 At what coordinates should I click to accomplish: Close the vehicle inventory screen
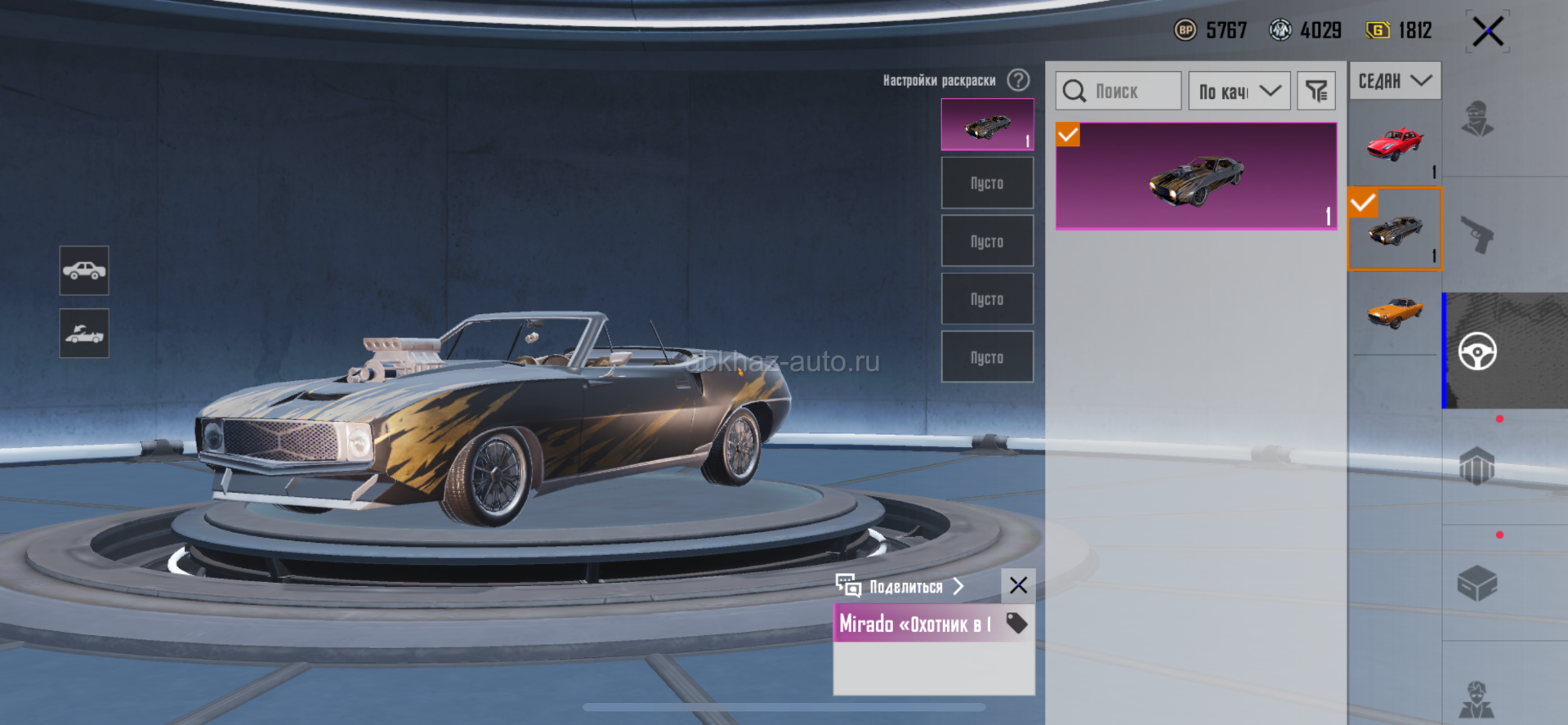click(x=1487, y=33)
